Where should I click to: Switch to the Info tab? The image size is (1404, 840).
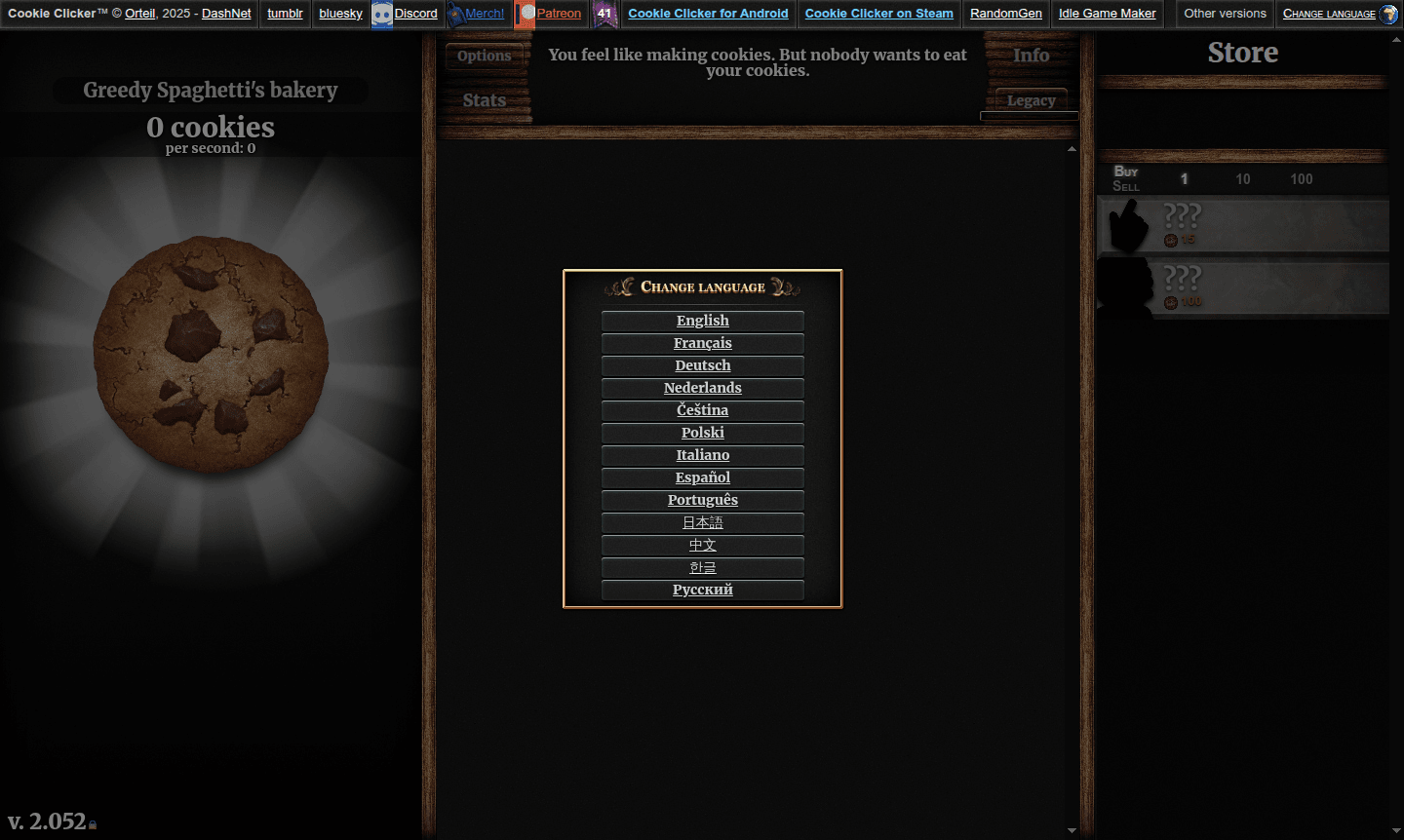(x=1031, y=56)
